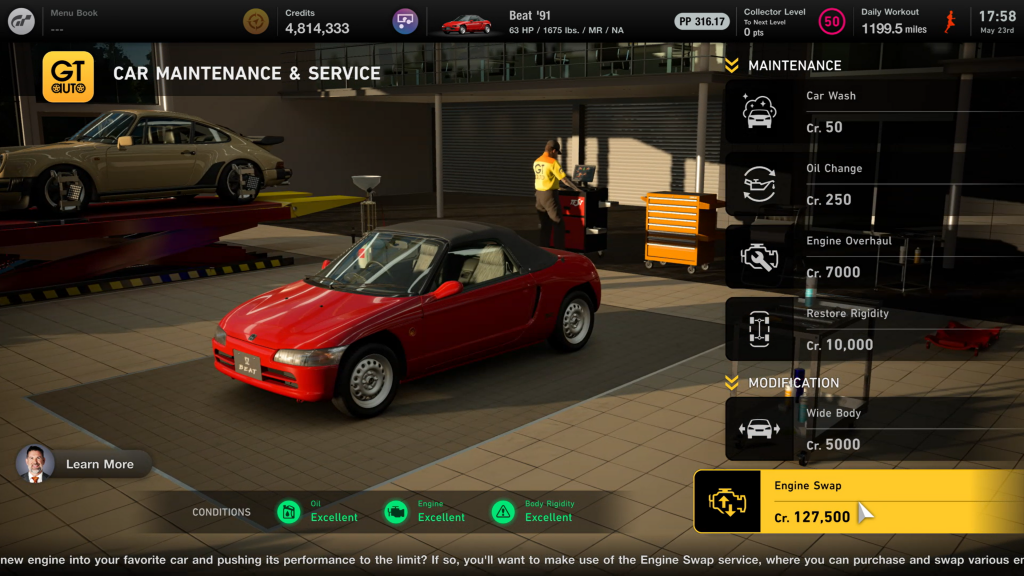This screenshot has height=576, width=1024.
Task: Pick the Restore Rigidity service
Action: click(x=870, y=329)
